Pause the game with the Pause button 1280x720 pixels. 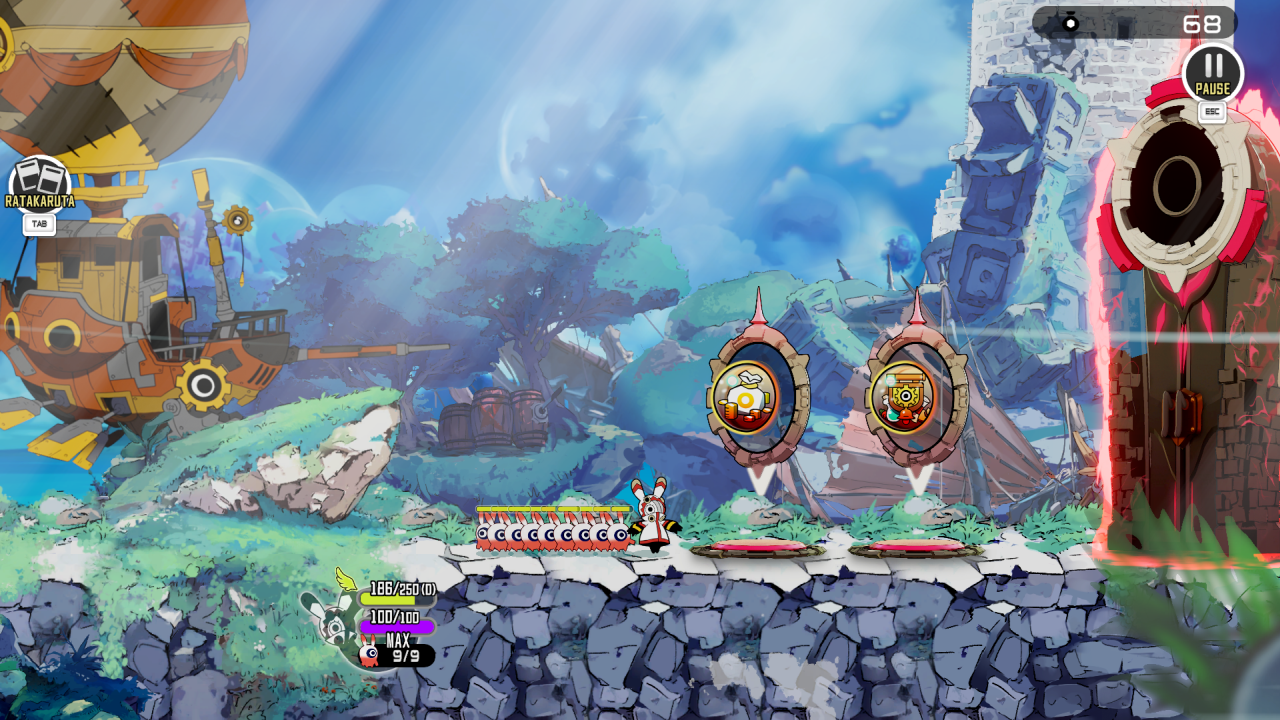1212,73
